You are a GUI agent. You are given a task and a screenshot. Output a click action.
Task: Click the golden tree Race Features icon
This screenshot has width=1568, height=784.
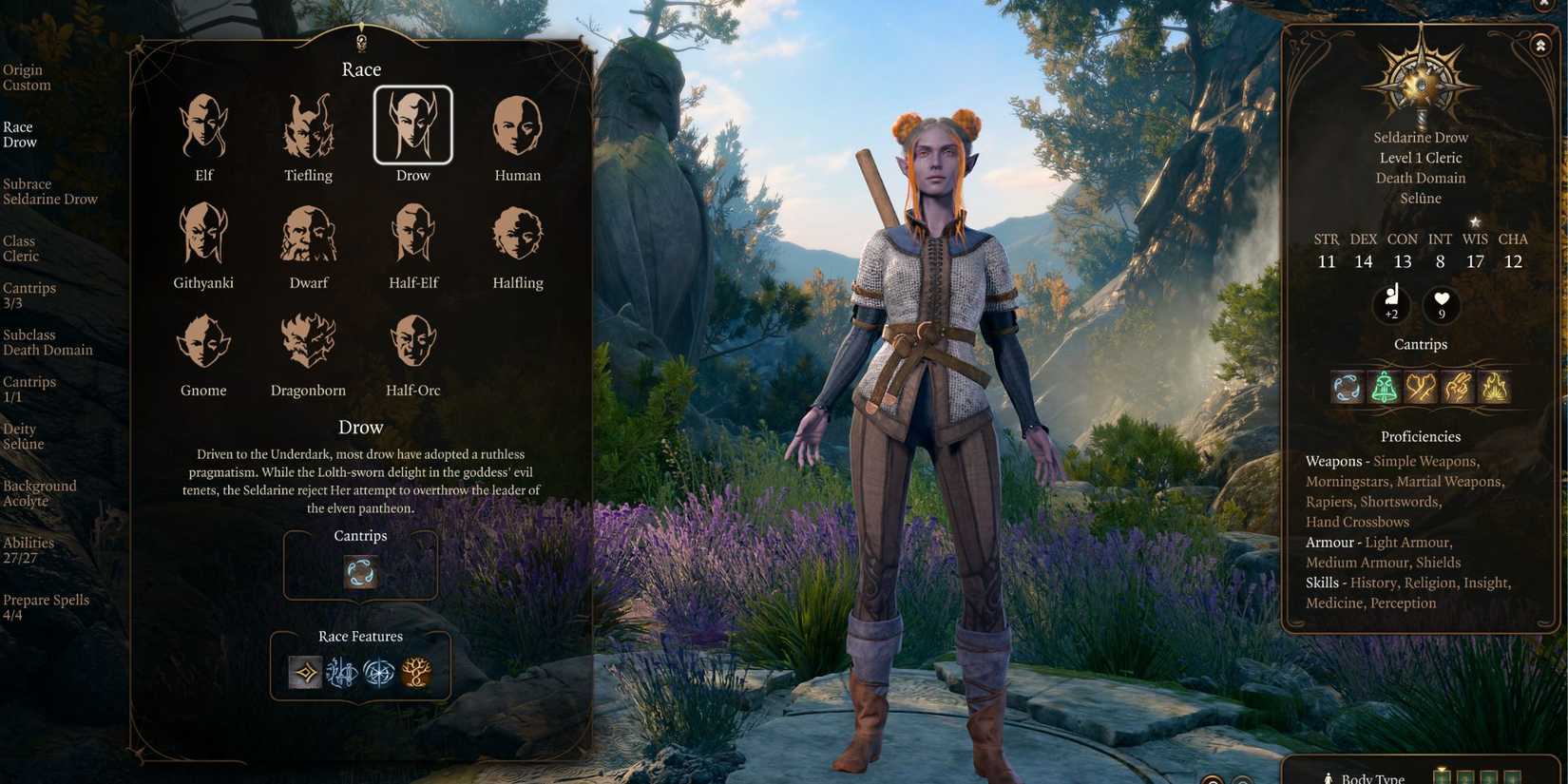(x=418, y=672)
